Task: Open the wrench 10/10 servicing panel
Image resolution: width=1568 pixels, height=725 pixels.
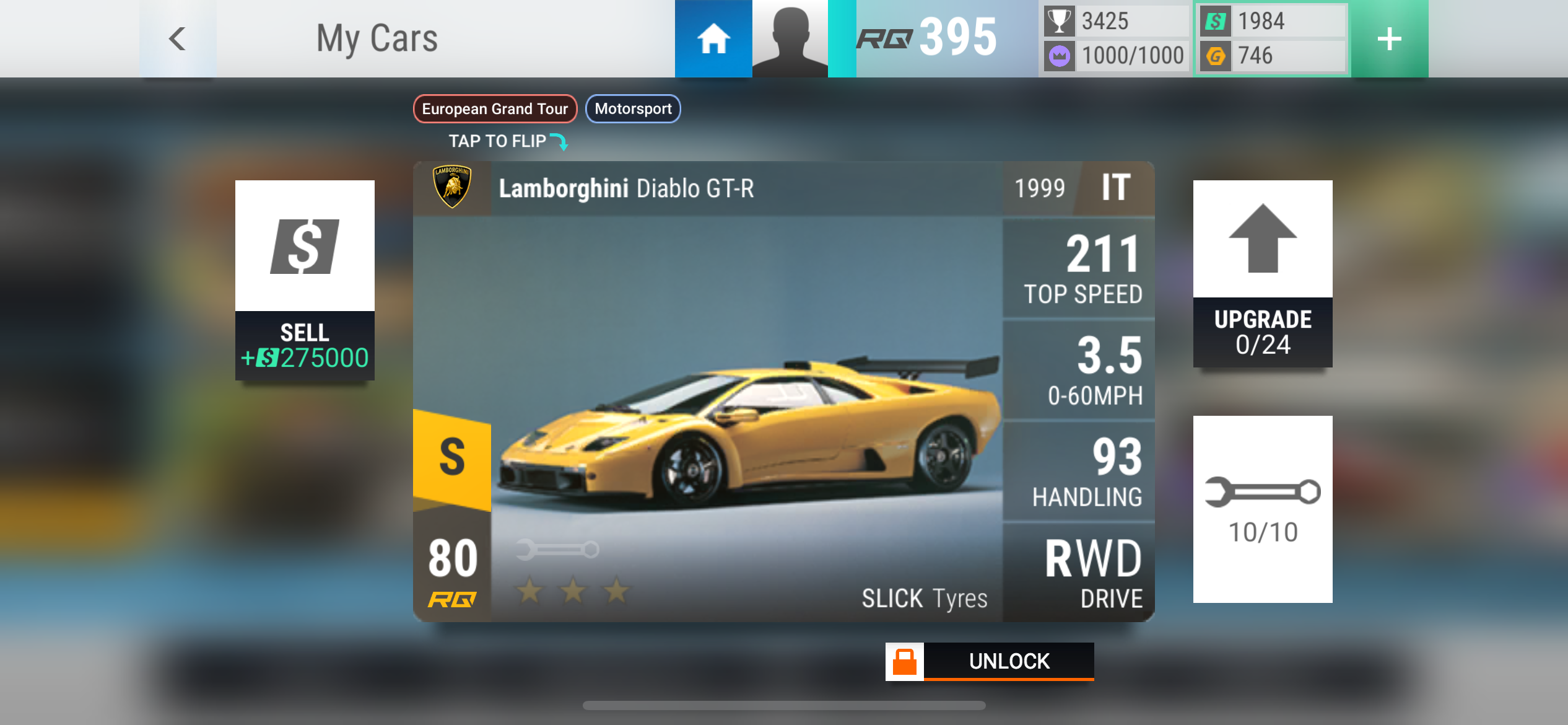Action: [1263, 509]
